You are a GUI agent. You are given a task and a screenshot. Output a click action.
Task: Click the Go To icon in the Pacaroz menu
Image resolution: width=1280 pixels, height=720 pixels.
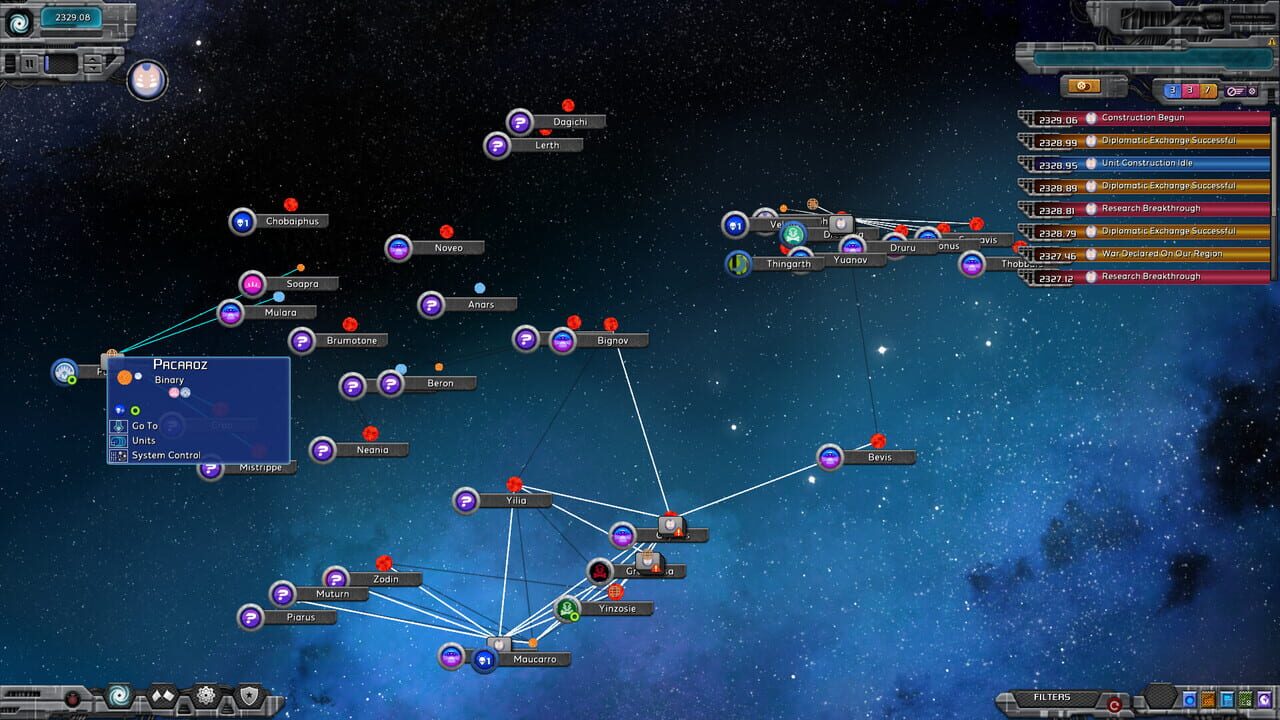click(x=118, y=426)
